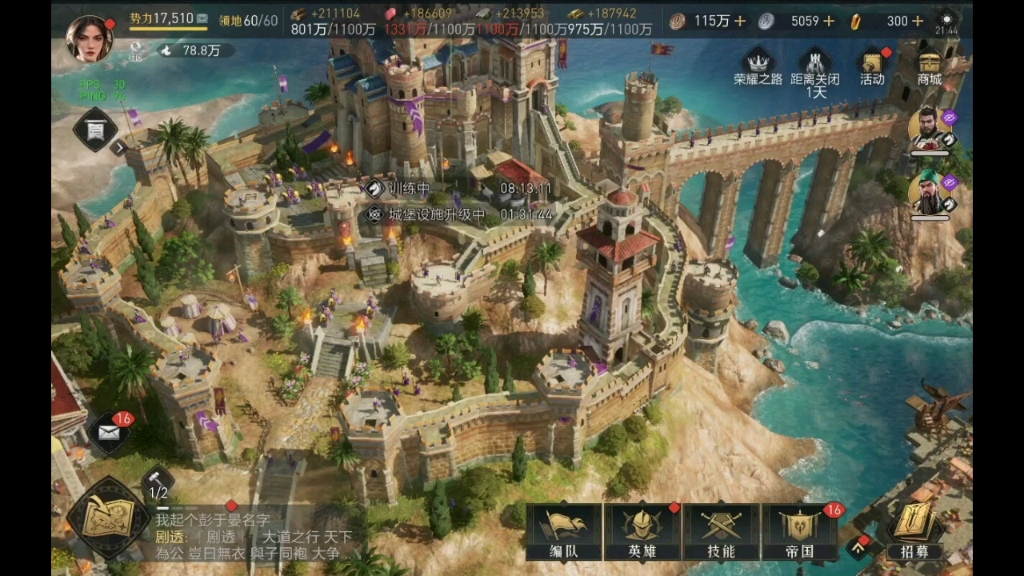Open the hammer build queue 1/2
Screen dimensions: 1024x576
pos(158,484)
